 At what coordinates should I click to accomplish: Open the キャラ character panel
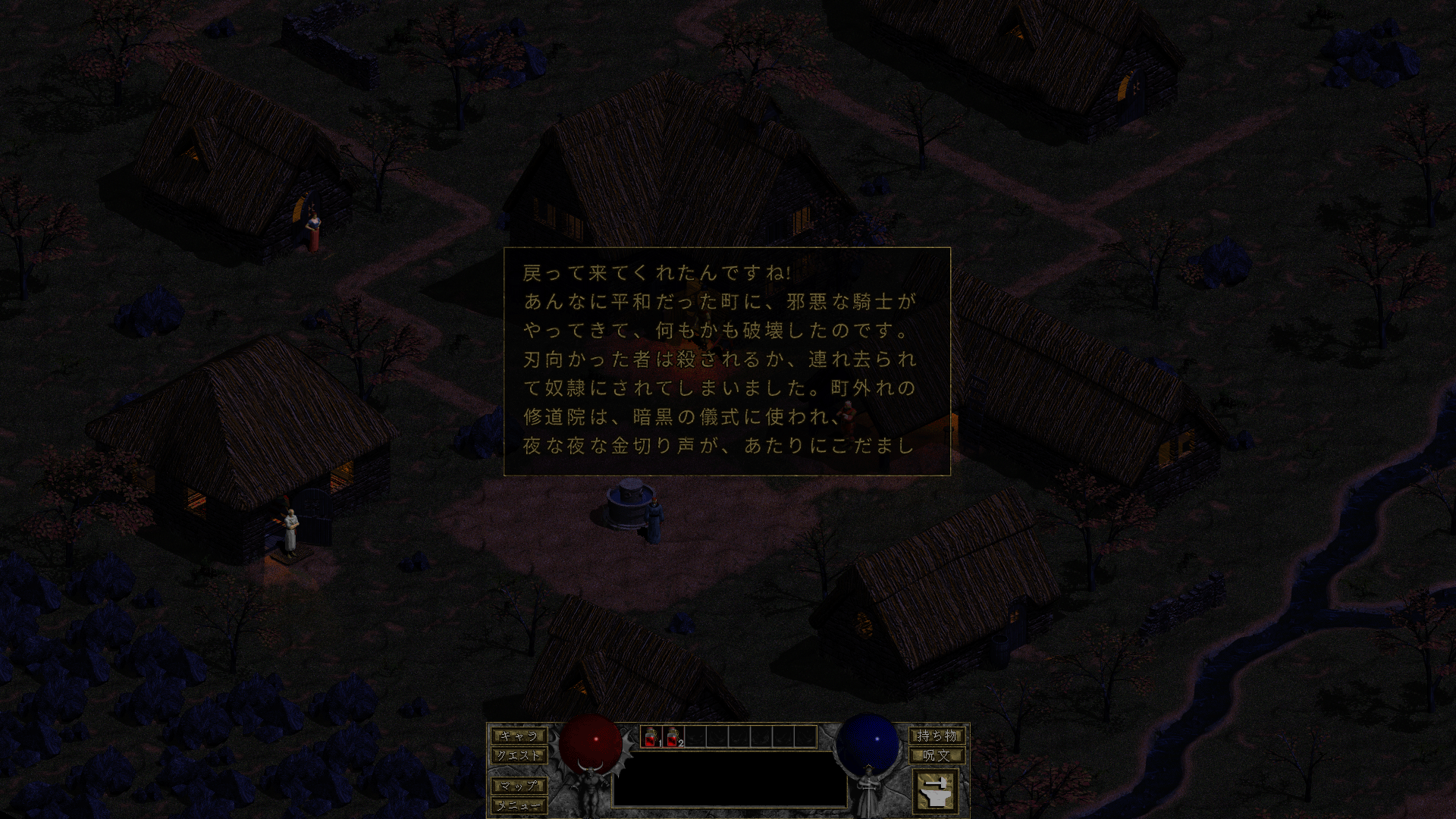tap(519, 736)
